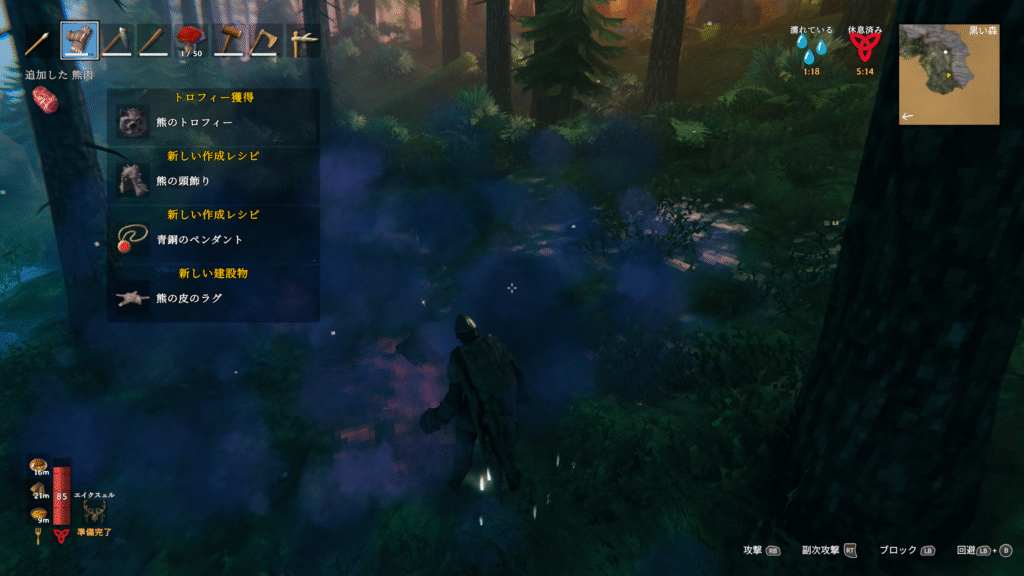Select the antler pickaxe hotbar slot
The width and height of the screenshot is (1024, 576).
[x=303, y=41]
